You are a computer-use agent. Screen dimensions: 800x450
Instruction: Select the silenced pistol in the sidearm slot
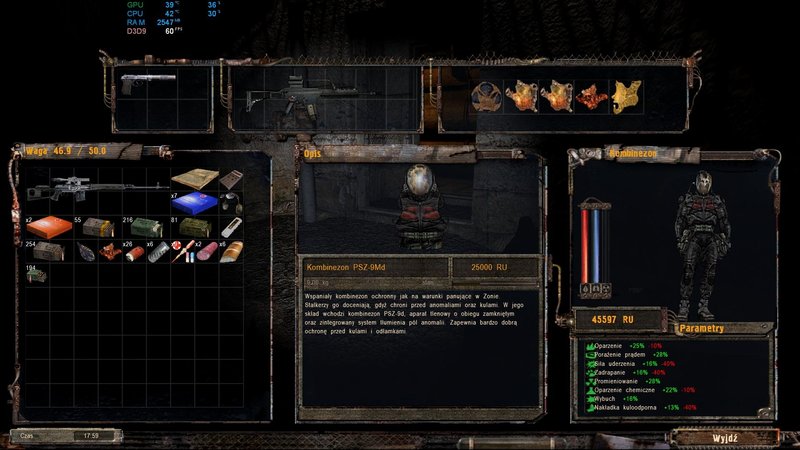click(x=147, y=78)
